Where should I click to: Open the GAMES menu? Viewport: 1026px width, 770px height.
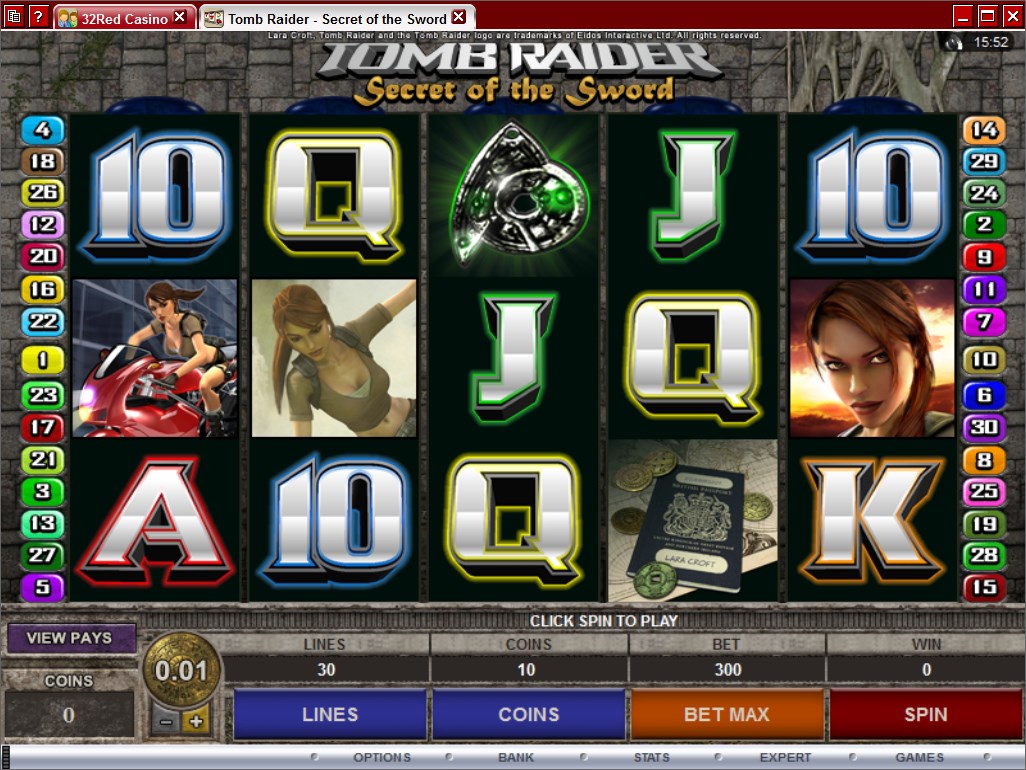[x=919, y=757]
